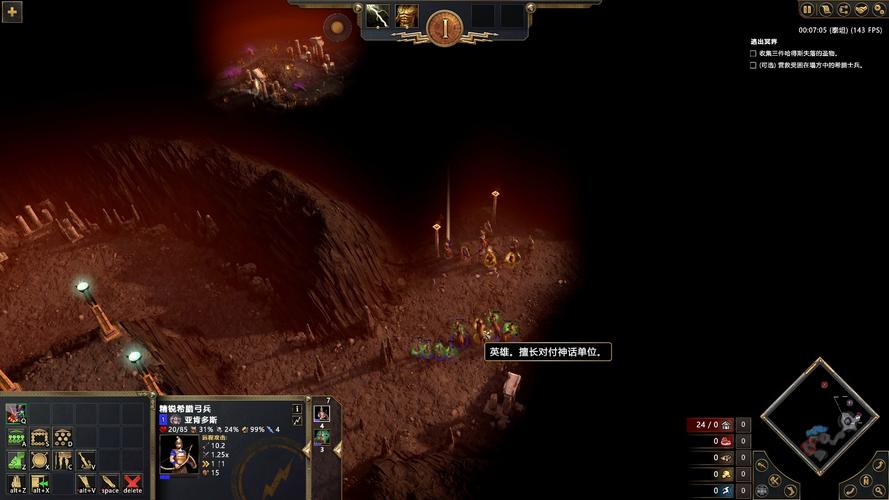Use the special ability in command slot Q
The height and width of the screenshot is (500, 889).
[15, 413]
